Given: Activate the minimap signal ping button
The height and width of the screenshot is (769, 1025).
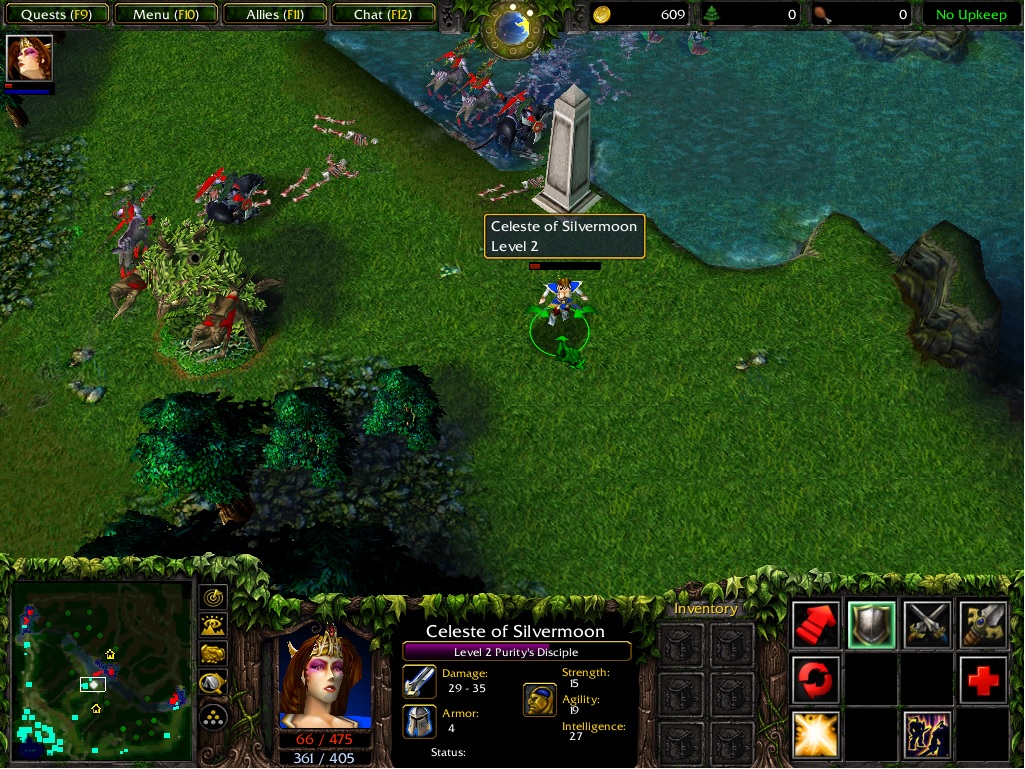Looking at the screenshot, I should coord(214,598).
